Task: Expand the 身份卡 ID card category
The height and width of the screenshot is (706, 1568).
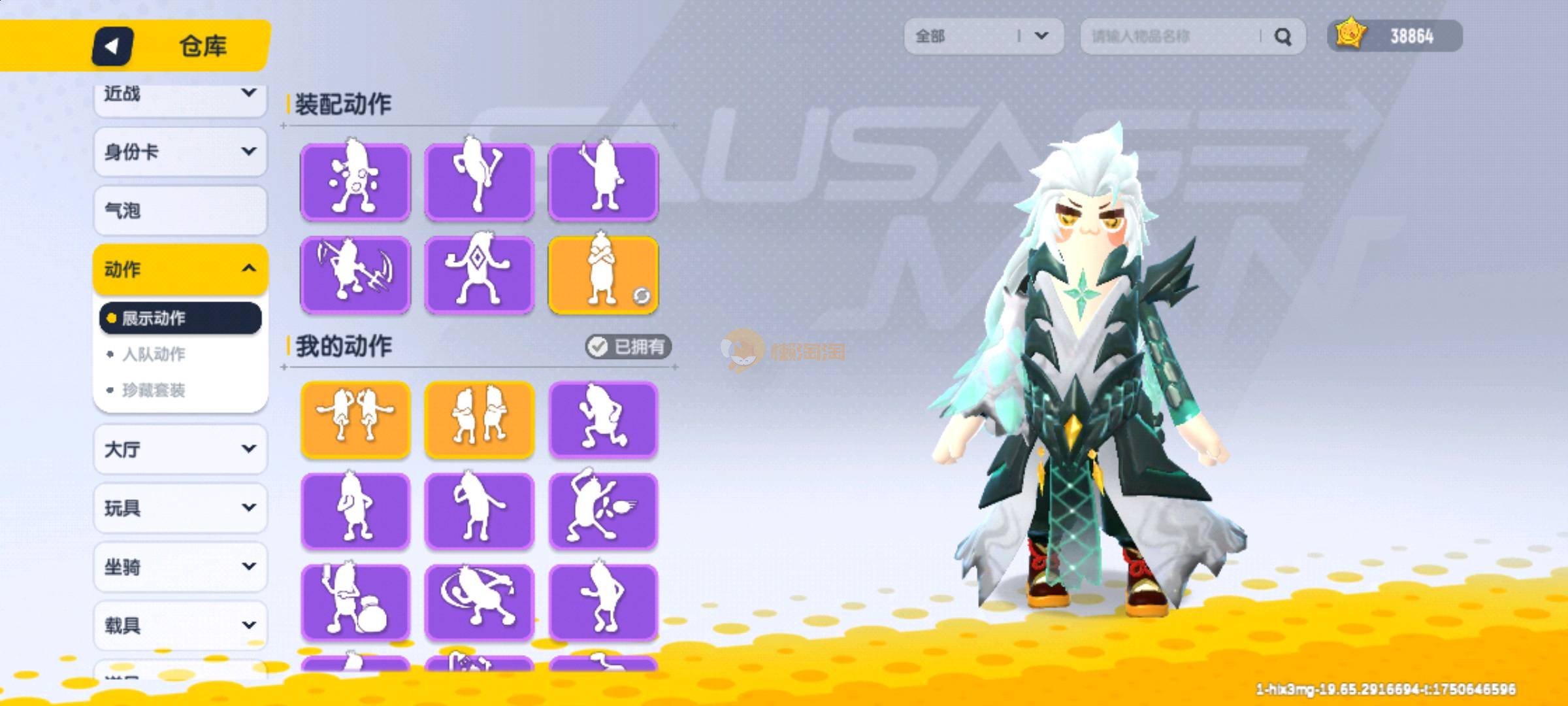Action: tap(180, 152)
